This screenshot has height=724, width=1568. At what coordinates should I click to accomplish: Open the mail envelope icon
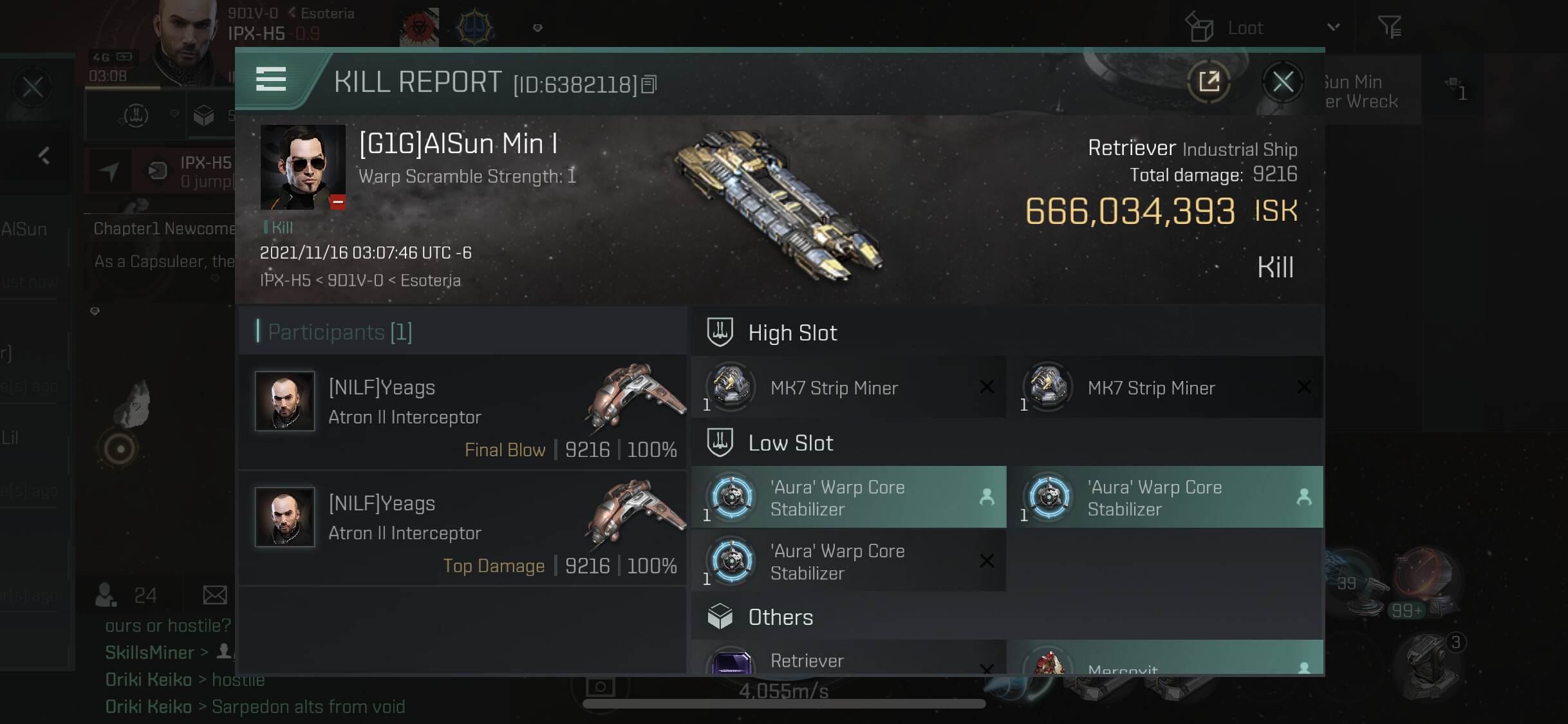pyautogui.click(x=214, y=595)
